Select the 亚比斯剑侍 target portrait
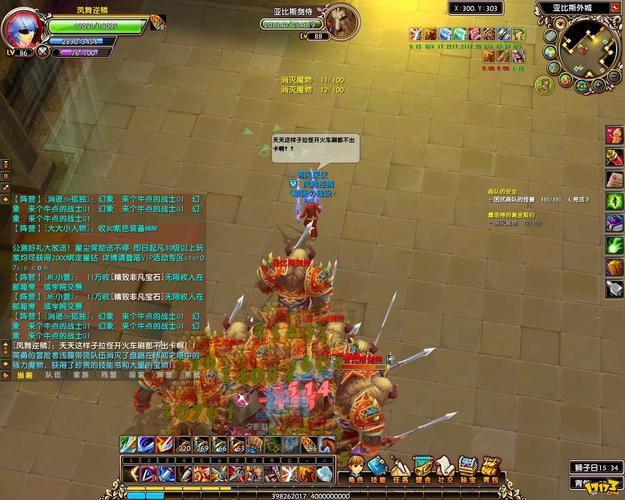Image resolution: width=625 pixels, height=500 pixels. (x=343, y=20)
